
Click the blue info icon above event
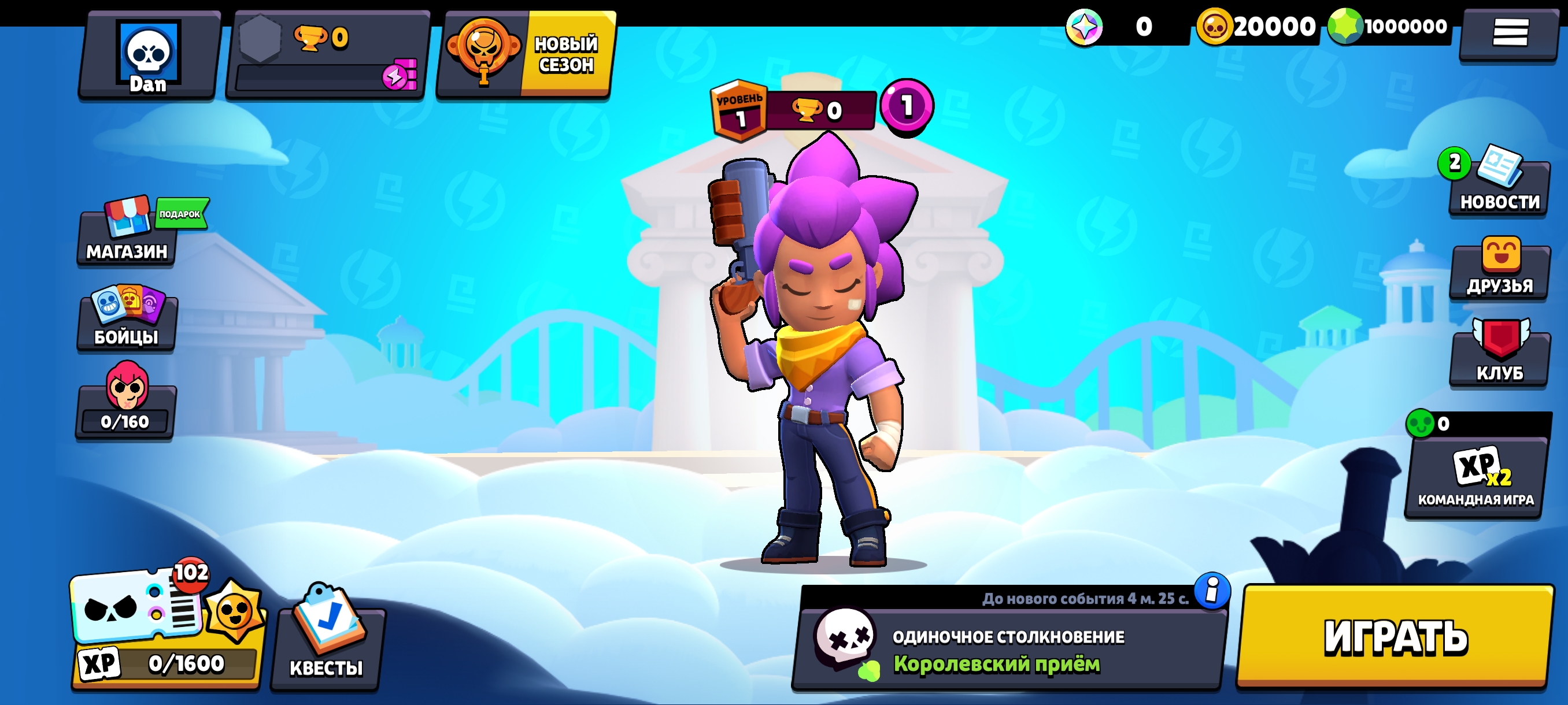[1212, 590]
